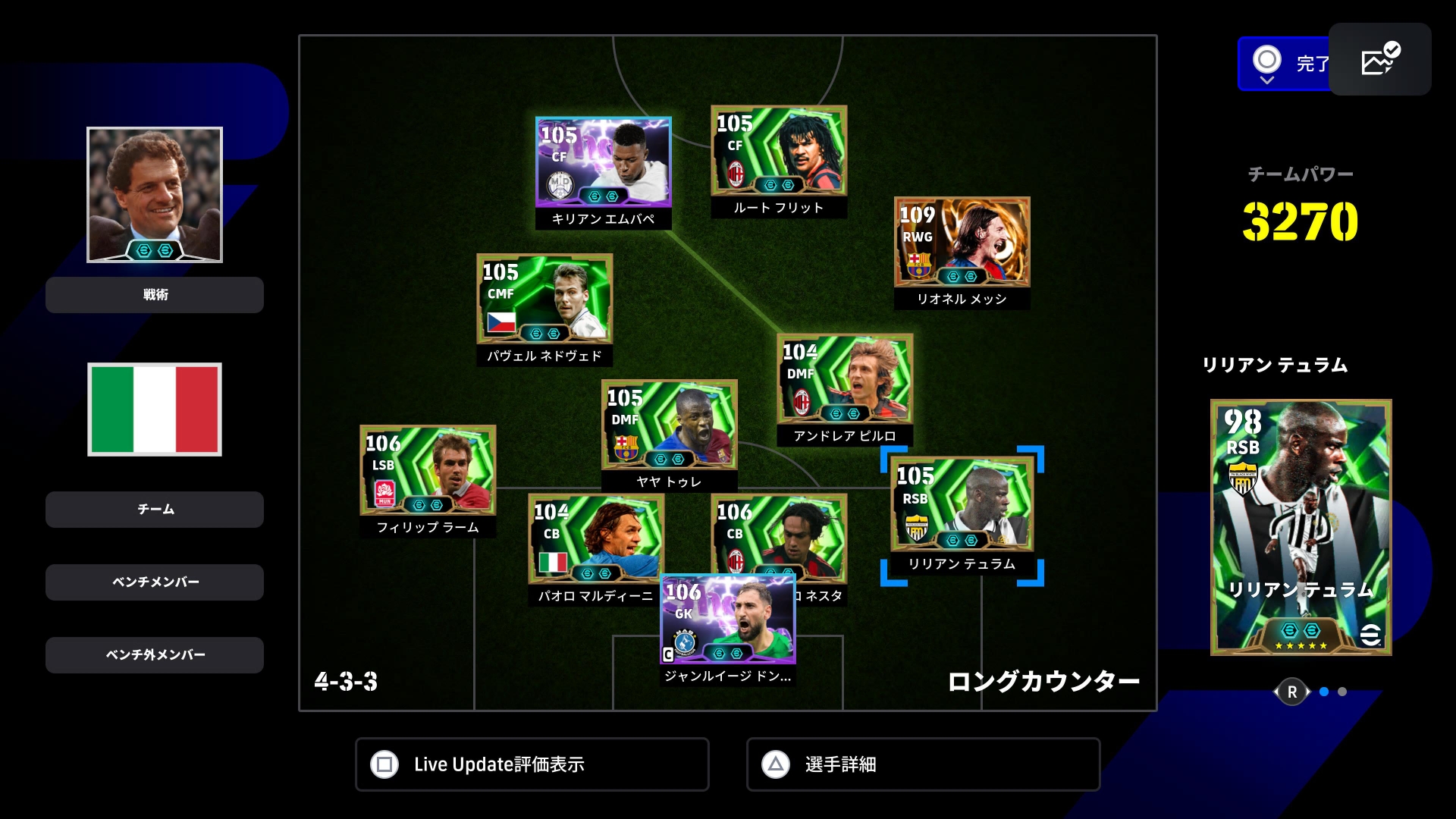
Task: Select the チーム menu button
Action: coord(155,510)
